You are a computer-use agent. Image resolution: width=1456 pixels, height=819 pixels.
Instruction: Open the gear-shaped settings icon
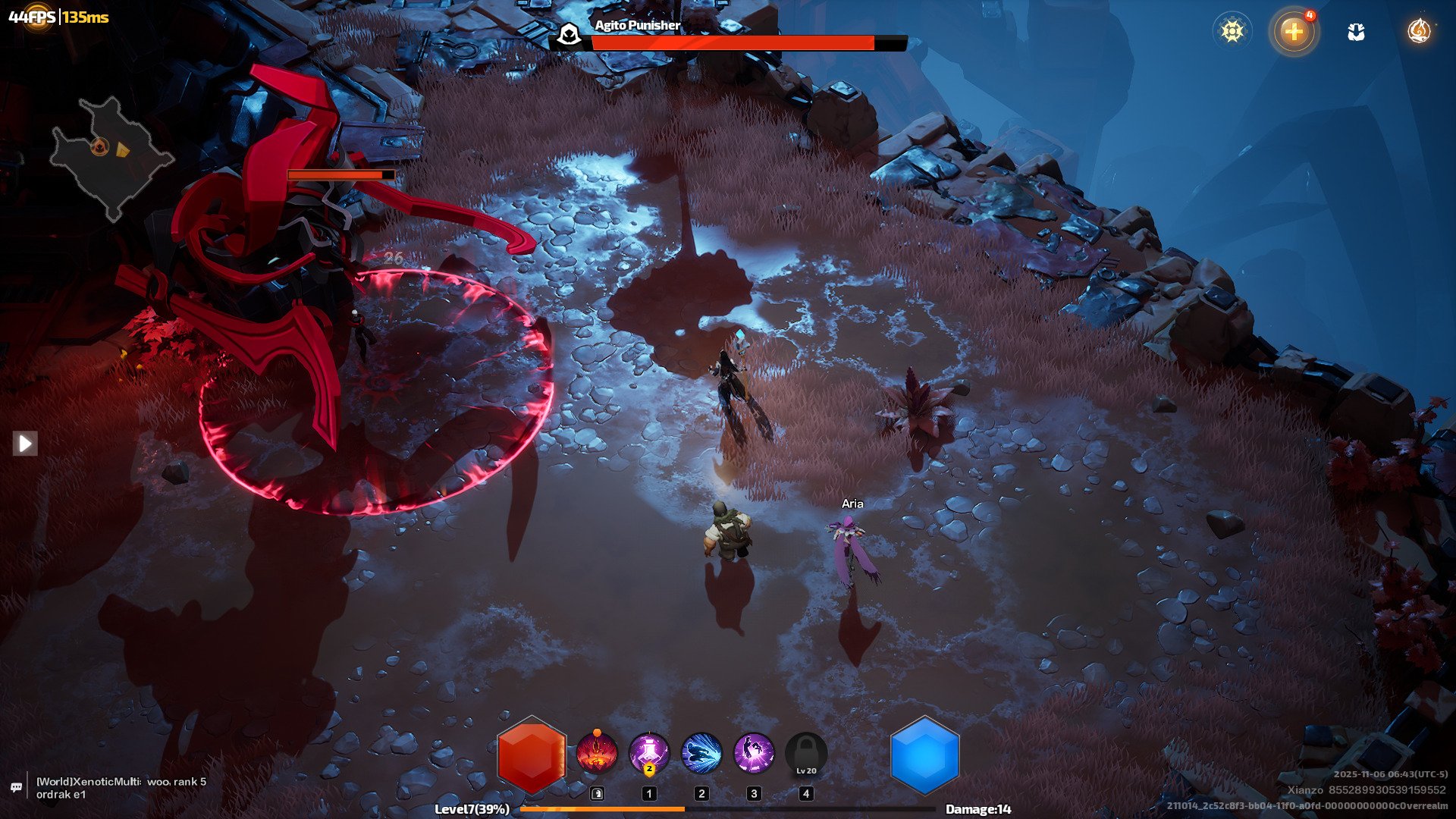click(x=1232, y=31)
